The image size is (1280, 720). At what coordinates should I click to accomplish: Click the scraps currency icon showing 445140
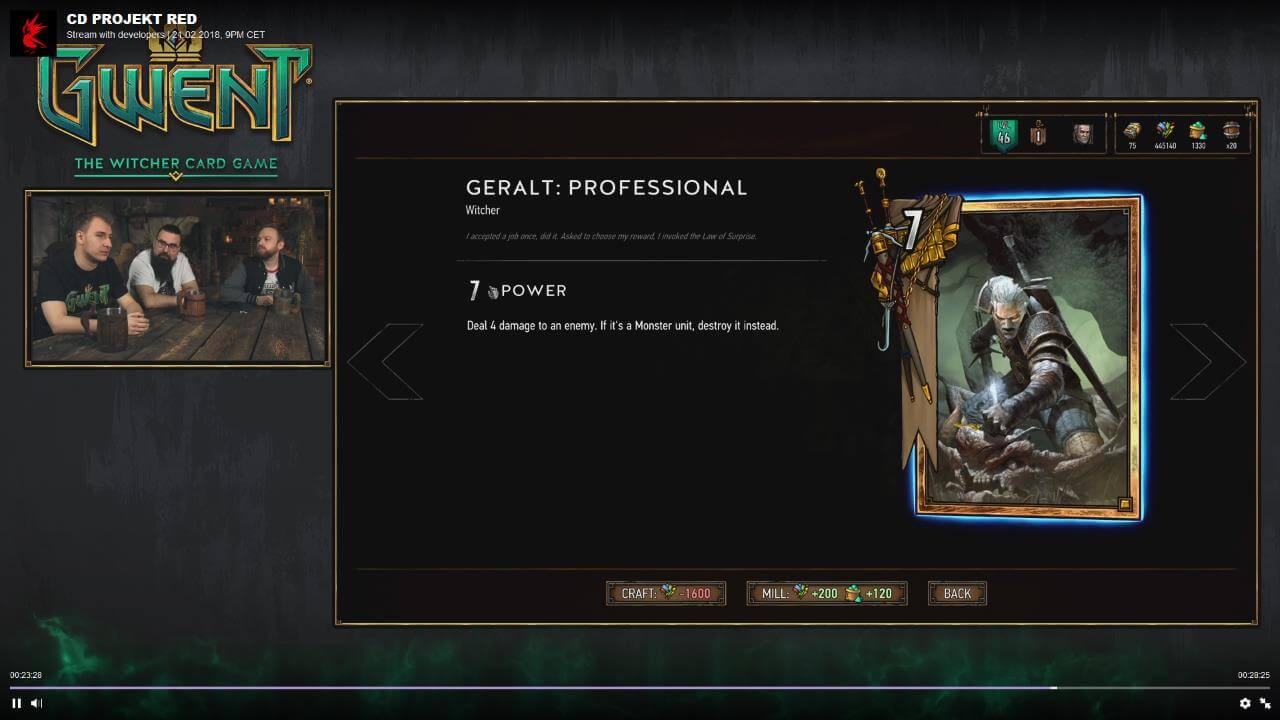pos(1164,131)
